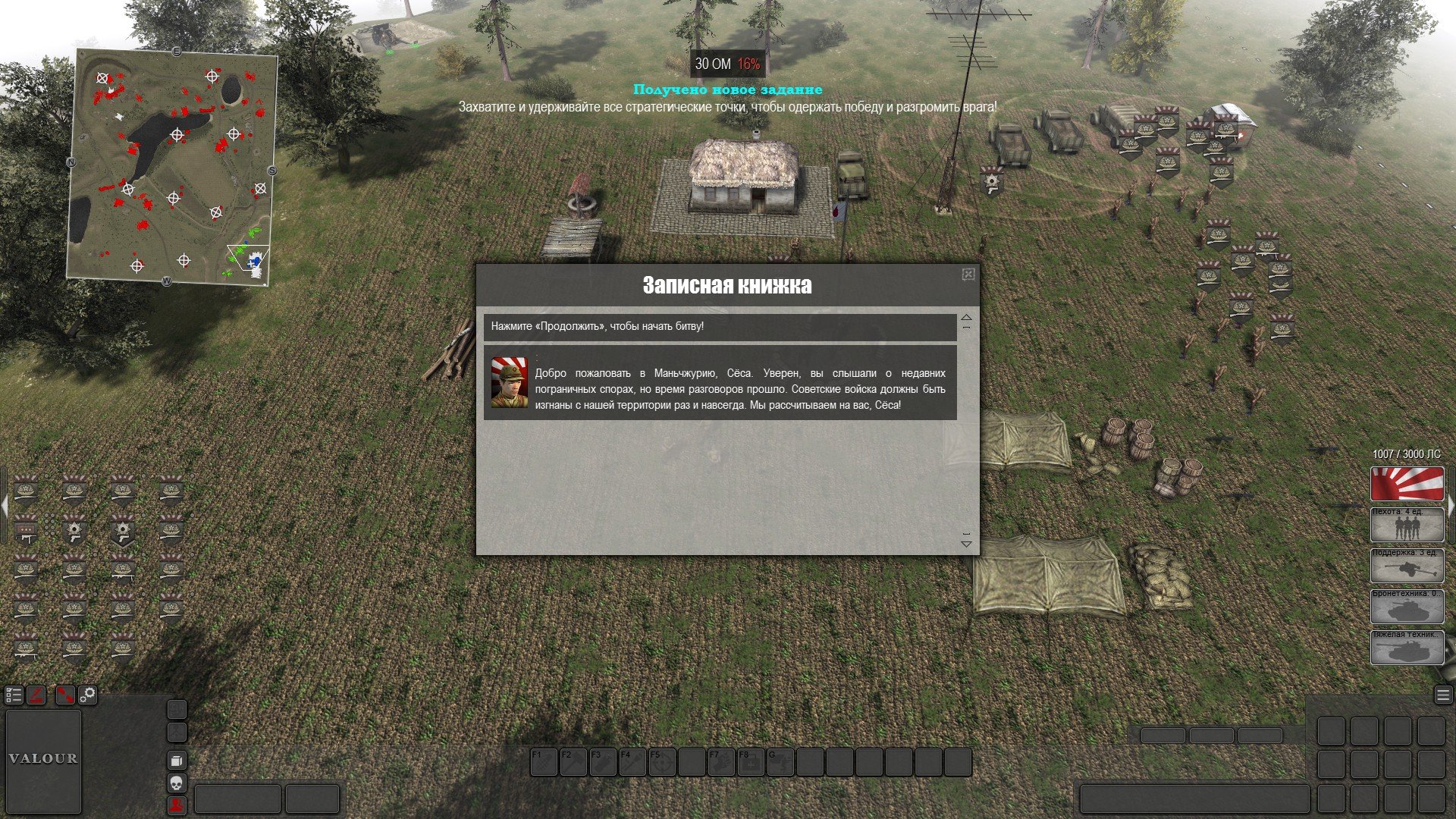
Task: Click the notebook scroll-down arrow
Action: pyautogui.click(x=966, y=543)
